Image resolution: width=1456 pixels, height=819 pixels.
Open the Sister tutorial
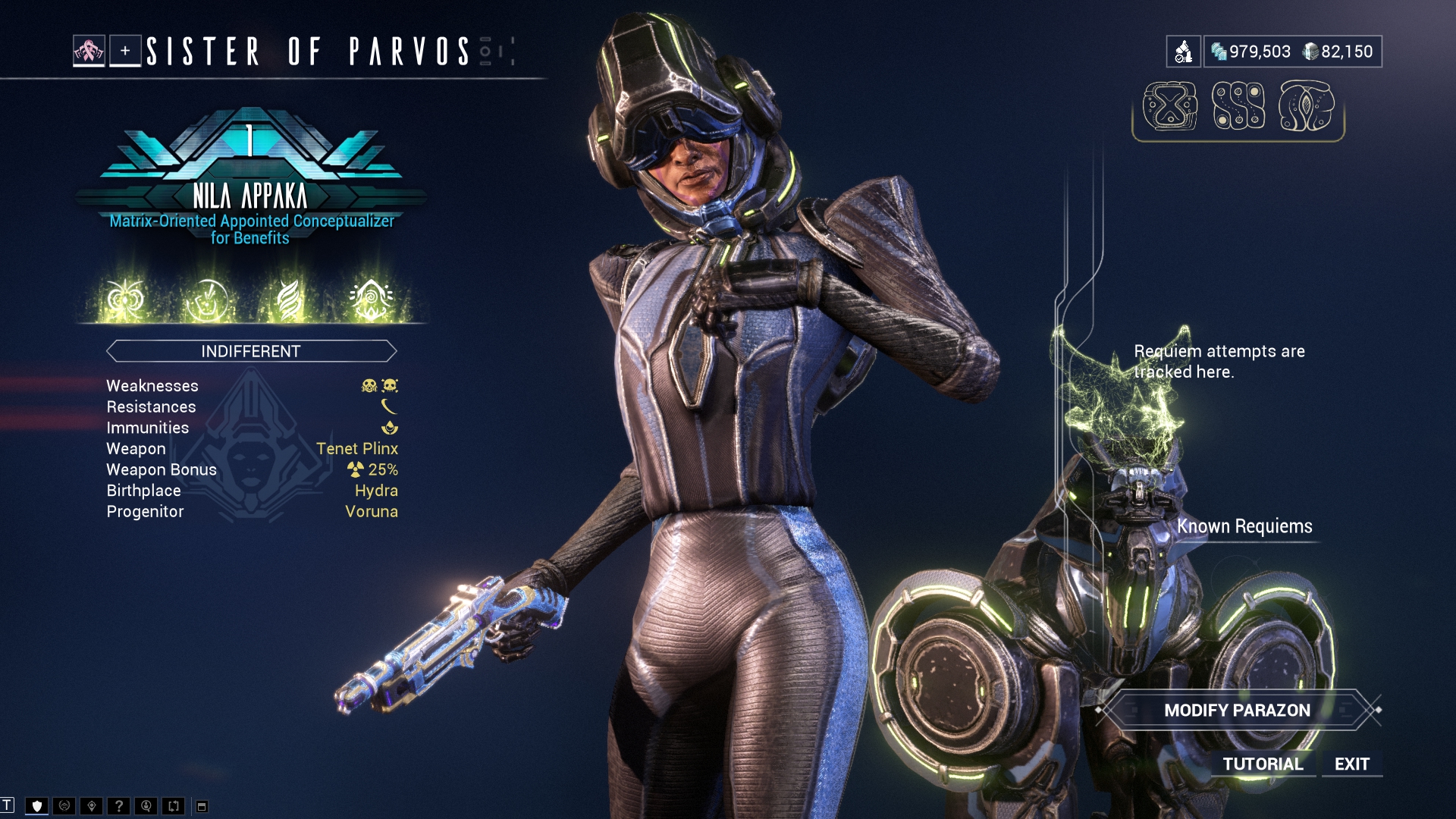point(1263,764)
